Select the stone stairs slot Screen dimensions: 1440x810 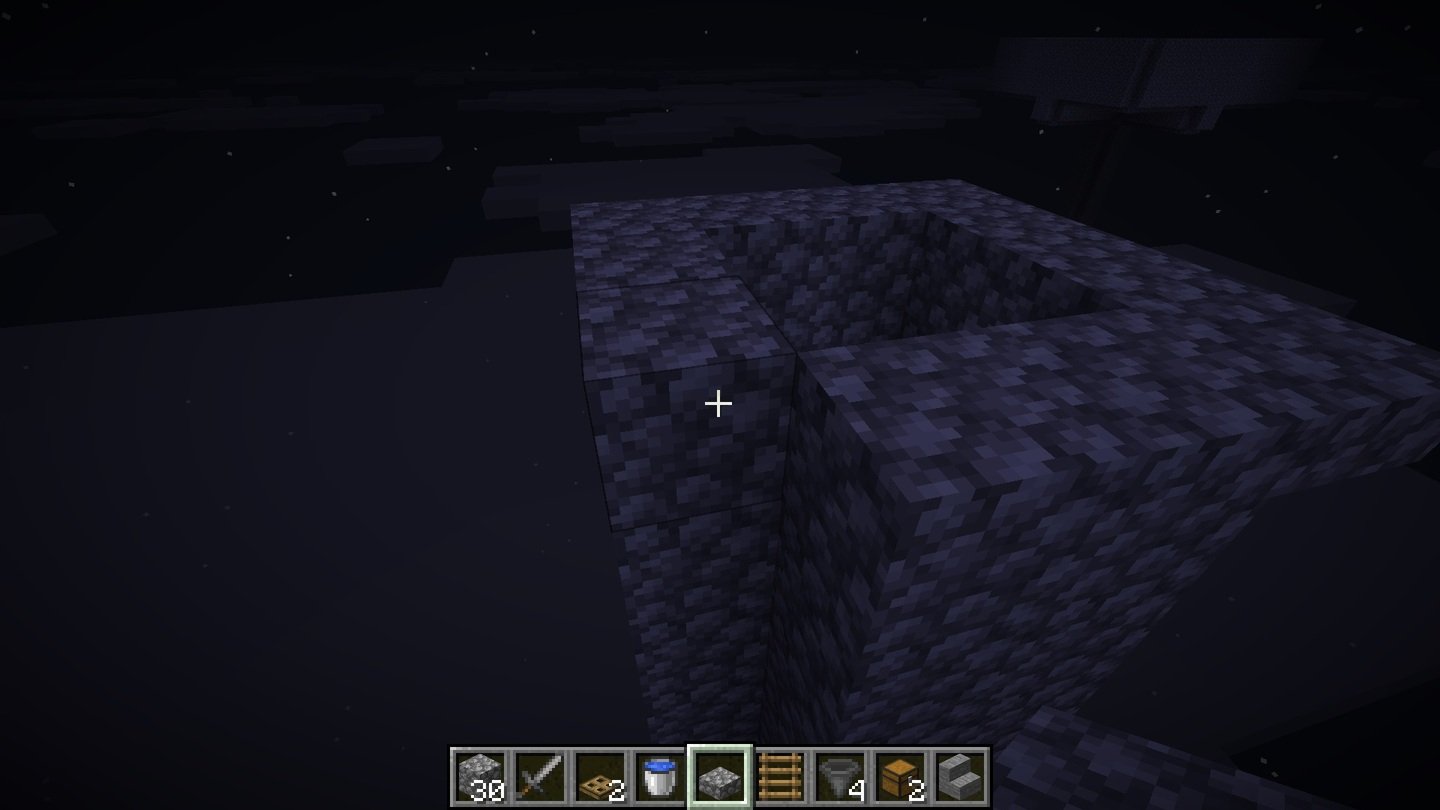(960, 777)
